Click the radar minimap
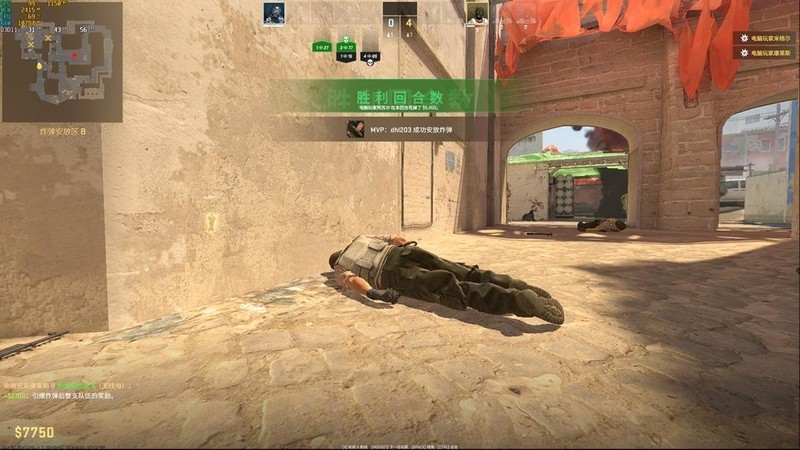Viewport: 800px width, 450px height. pos(62,62)
